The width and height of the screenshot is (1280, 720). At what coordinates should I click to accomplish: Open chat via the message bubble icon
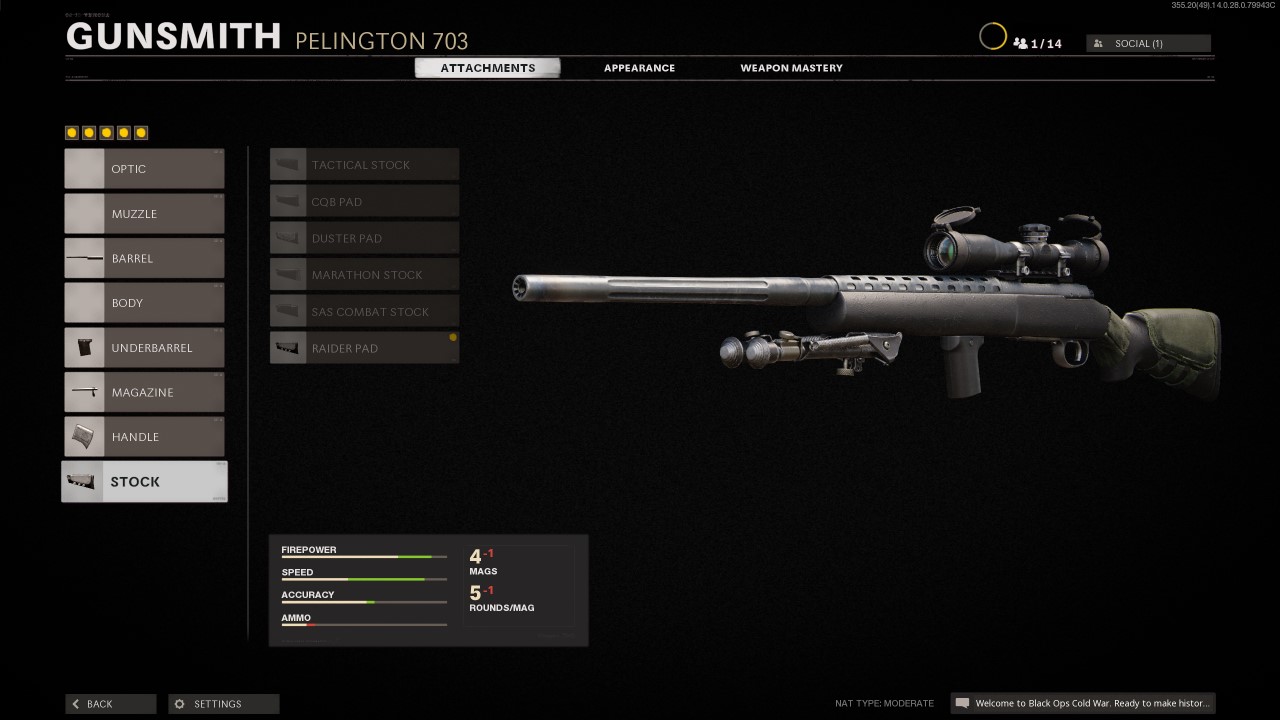(962, 703)
